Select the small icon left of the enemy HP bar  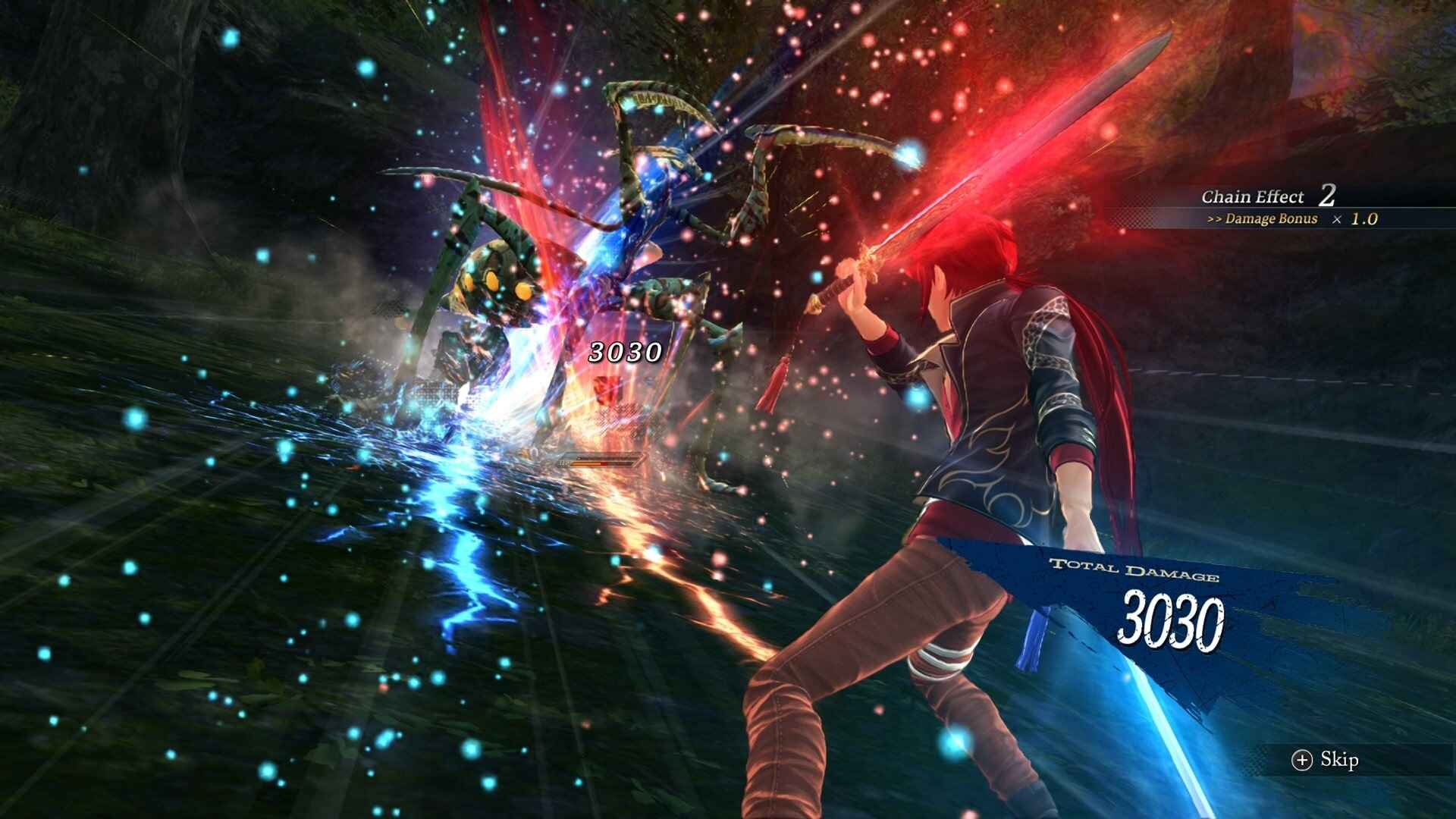(563, 464)
